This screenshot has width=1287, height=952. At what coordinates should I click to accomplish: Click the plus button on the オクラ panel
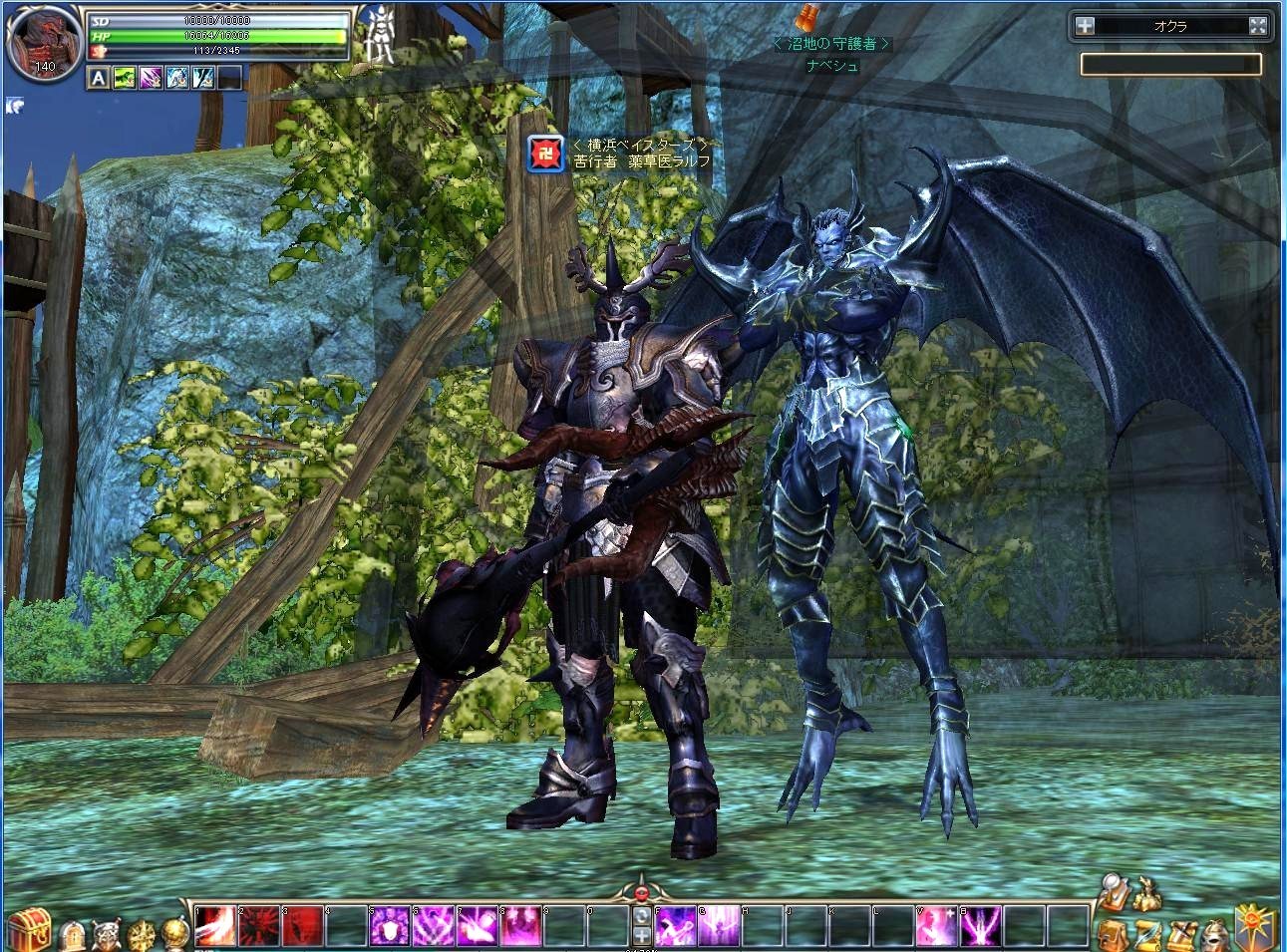(x=1085, y=27)
